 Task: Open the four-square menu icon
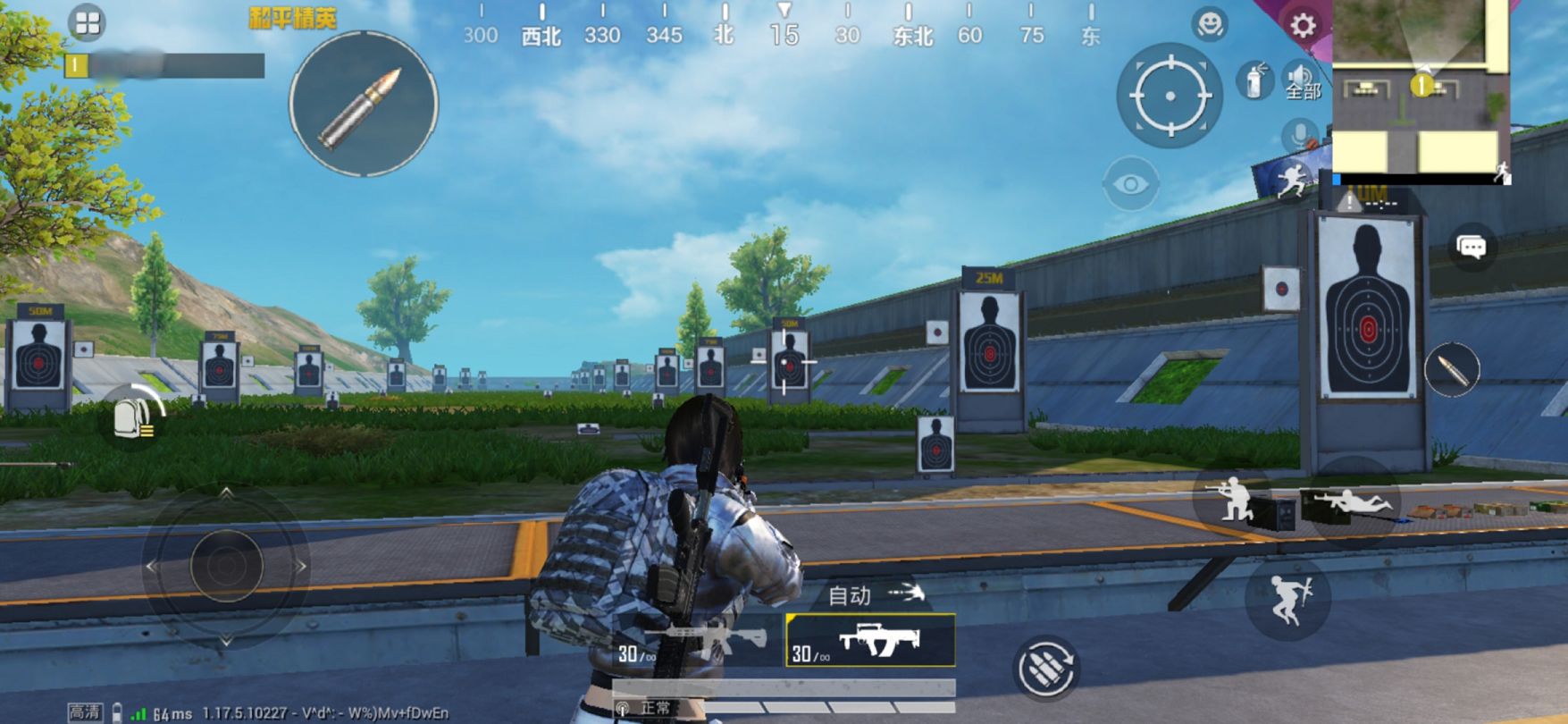(x=88, y=23)
